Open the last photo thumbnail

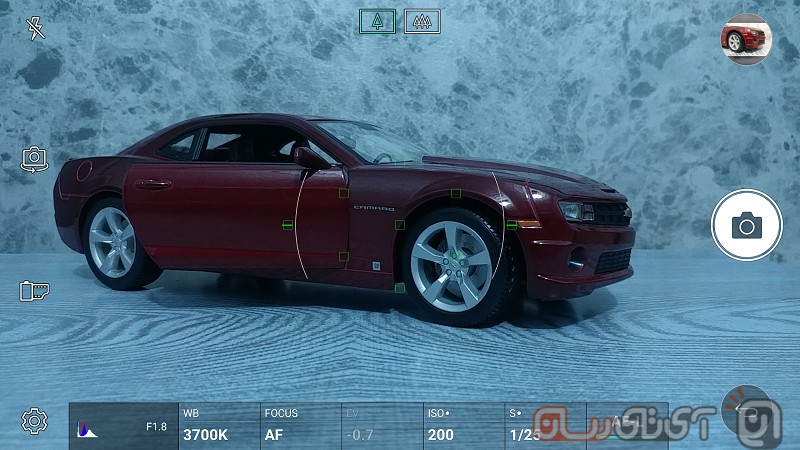(744, 40)
